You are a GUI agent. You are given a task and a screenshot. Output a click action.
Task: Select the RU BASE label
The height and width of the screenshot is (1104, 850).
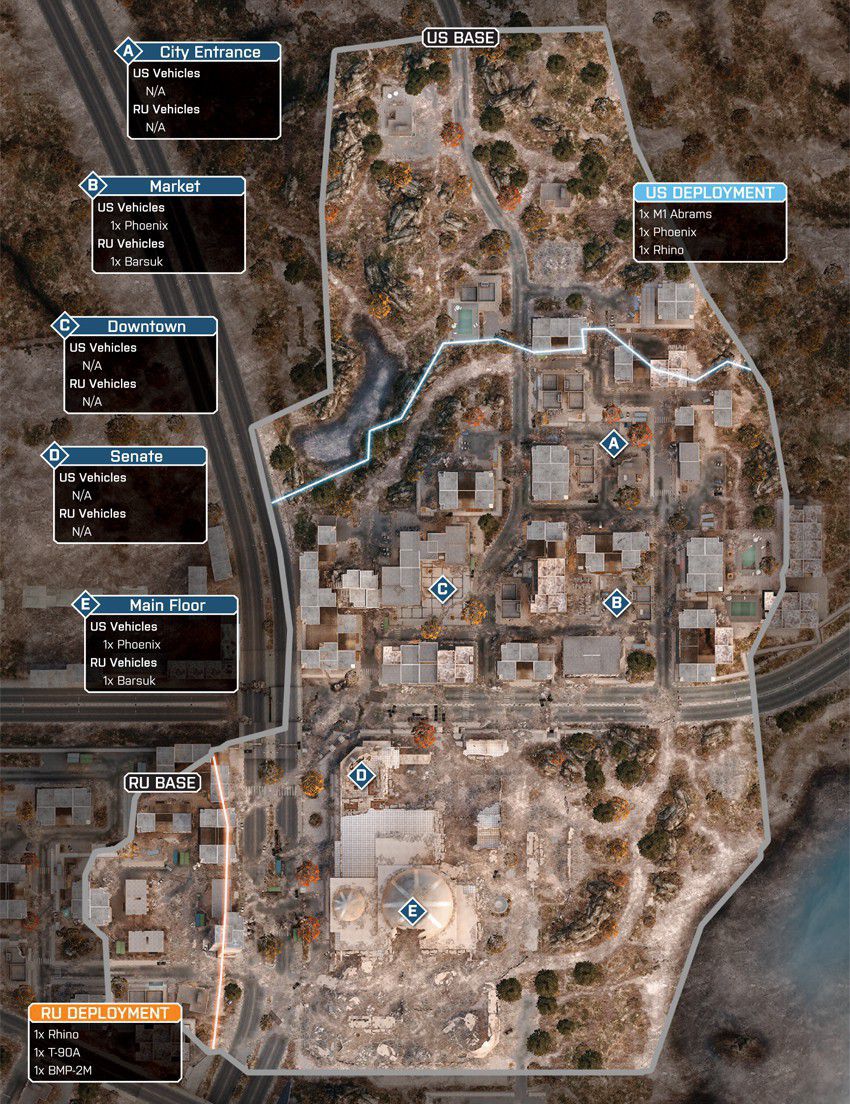tap(163, 782)
